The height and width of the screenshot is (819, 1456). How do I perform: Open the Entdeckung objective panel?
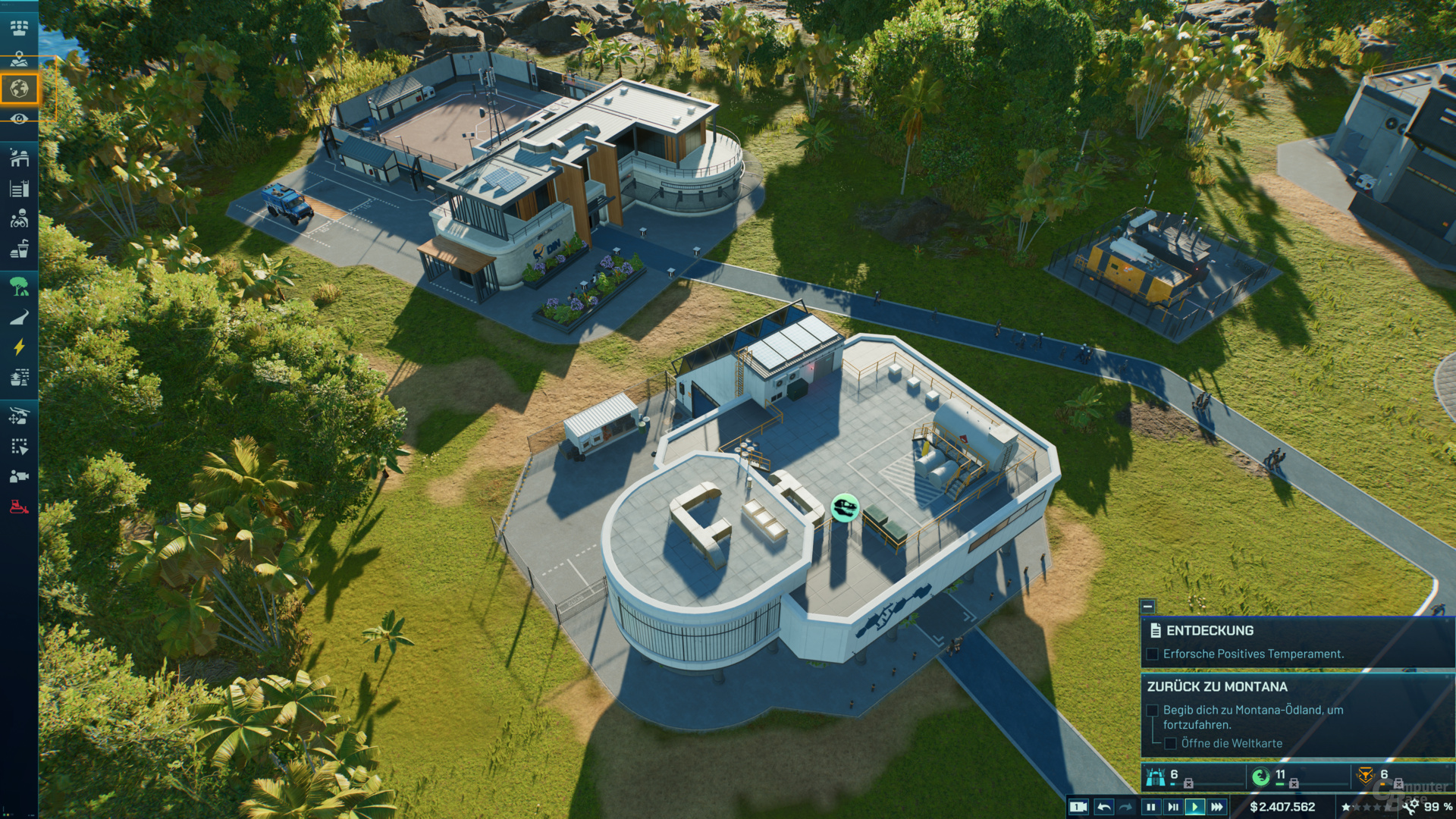[1210, 630]
